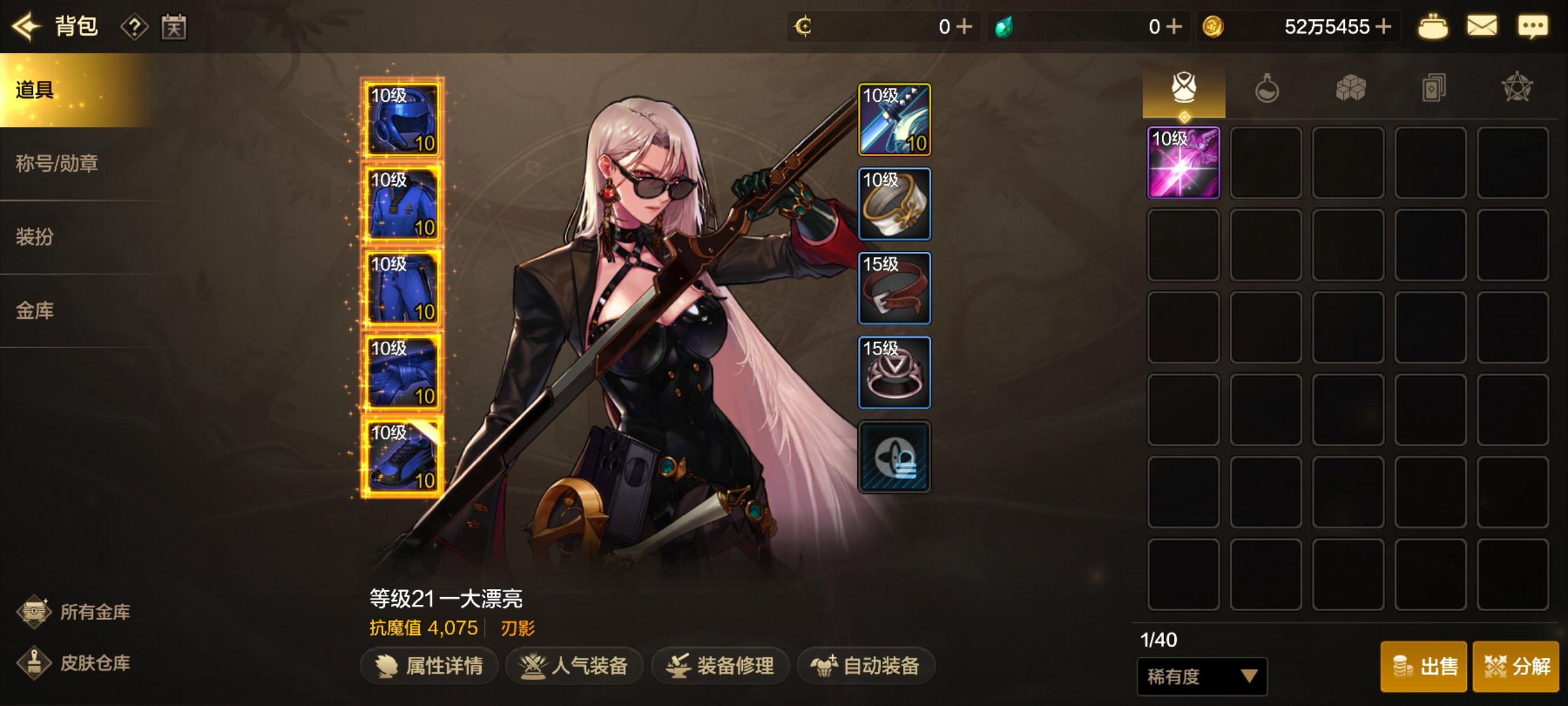Image resolution: width=1568 pixels, height=706 pixels.
Task: Switch to the consumables flask tab
Action: coord(1266,89)
